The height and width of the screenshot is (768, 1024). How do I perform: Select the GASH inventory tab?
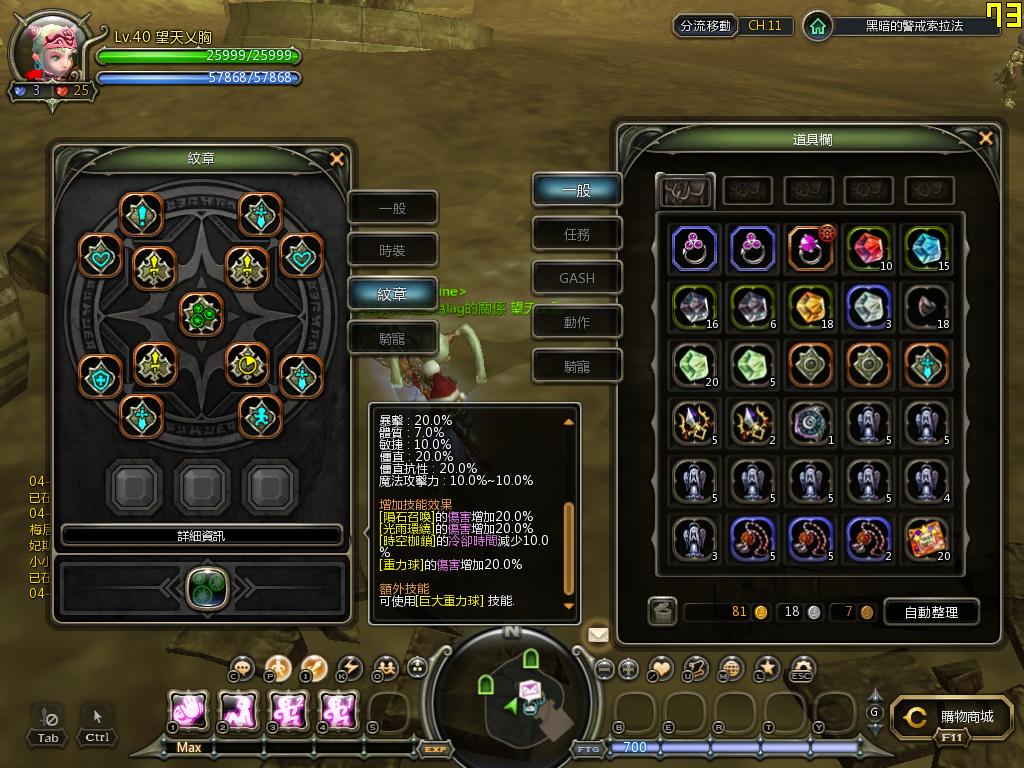[576, 278]
